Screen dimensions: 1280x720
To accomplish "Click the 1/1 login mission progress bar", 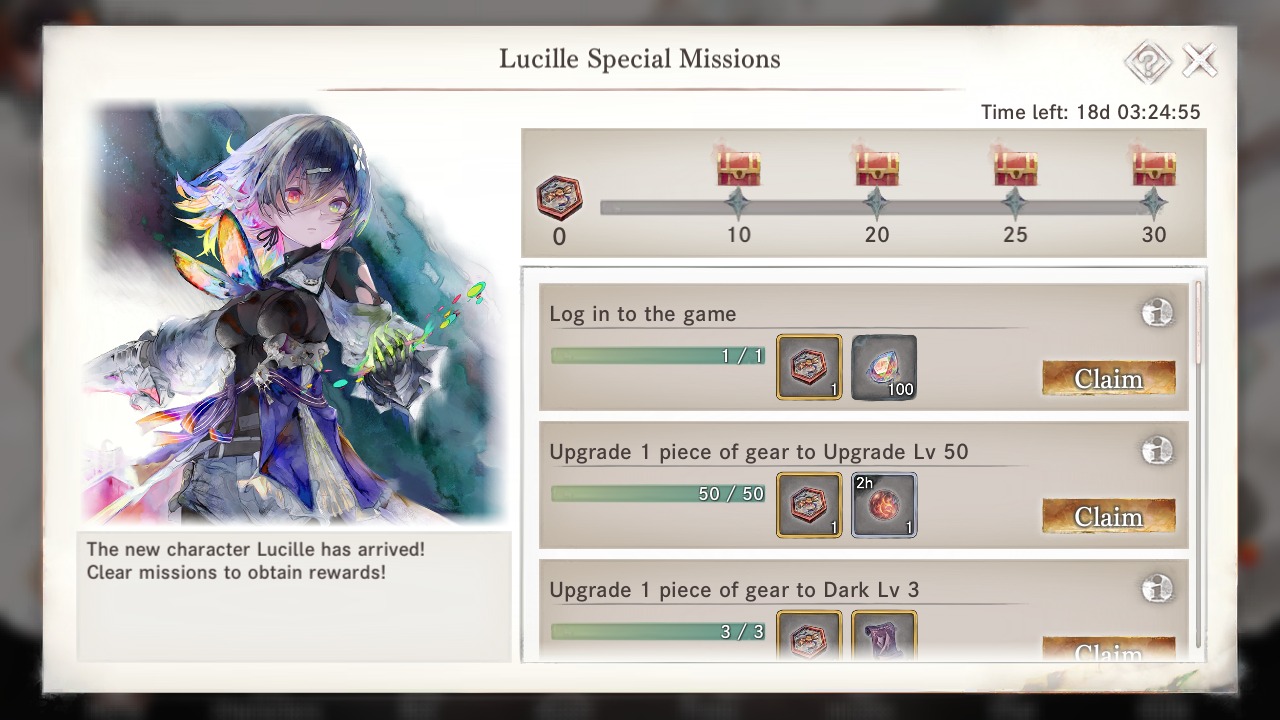I will 657,355.
